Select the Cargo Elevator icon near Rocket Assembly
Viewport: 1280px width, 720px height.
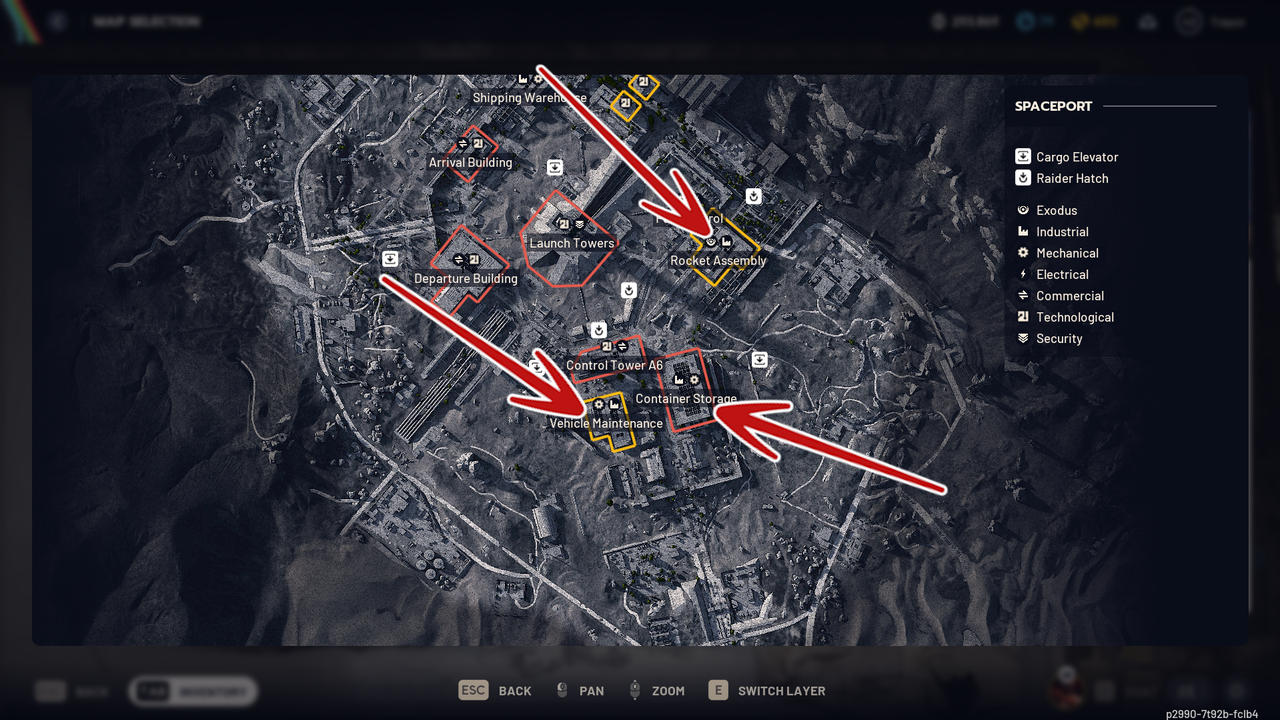tap(759, 360)
